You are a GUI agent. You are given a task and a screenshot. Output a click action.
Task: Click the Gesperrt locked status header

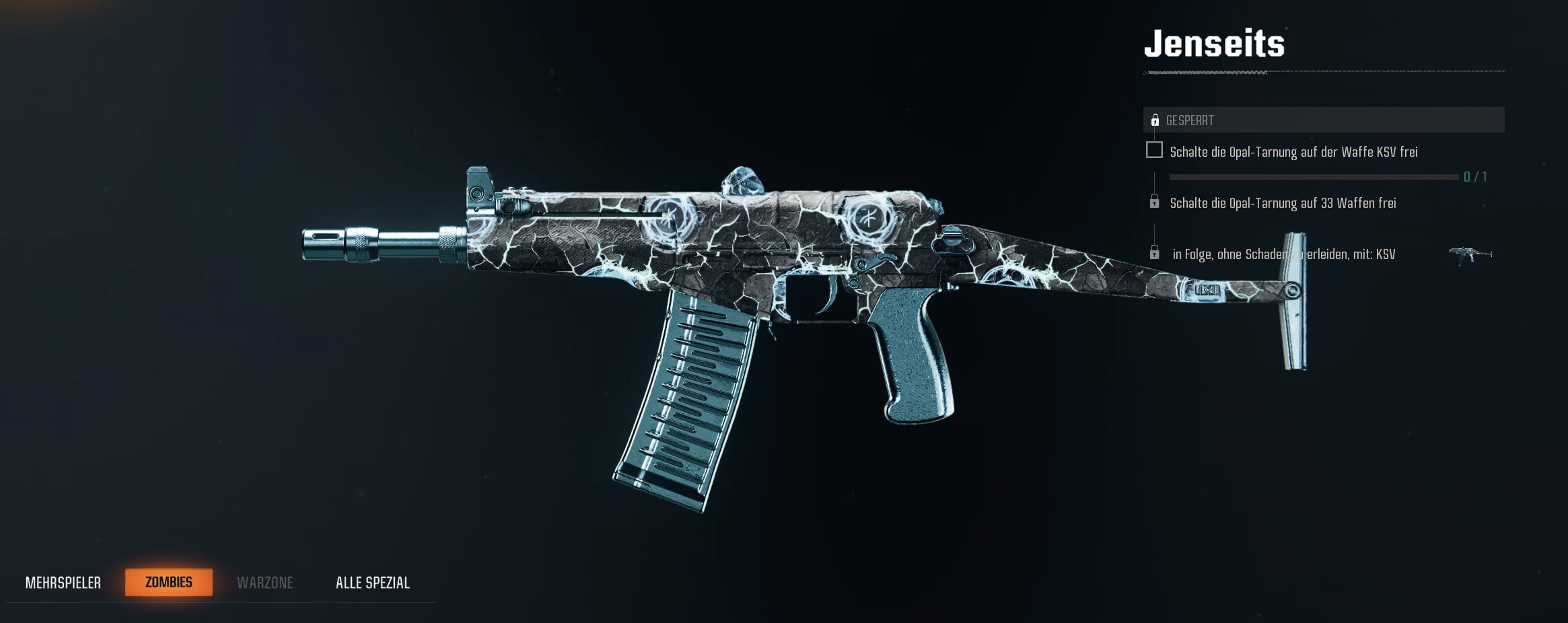click(x=1323, y=120)
